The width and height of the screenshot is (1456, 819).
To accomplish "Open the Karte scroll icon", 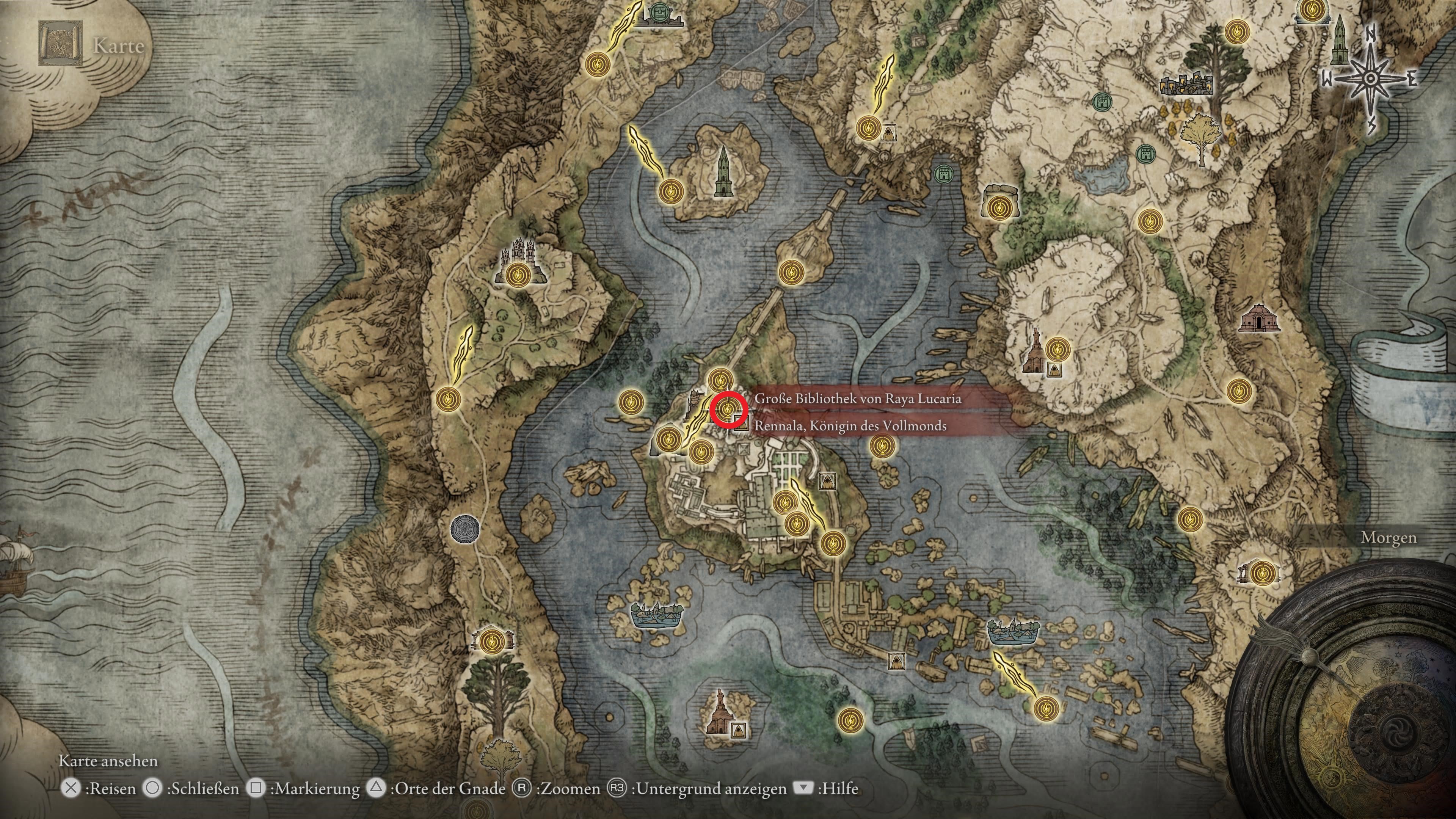I will click(x=60, y=44).
